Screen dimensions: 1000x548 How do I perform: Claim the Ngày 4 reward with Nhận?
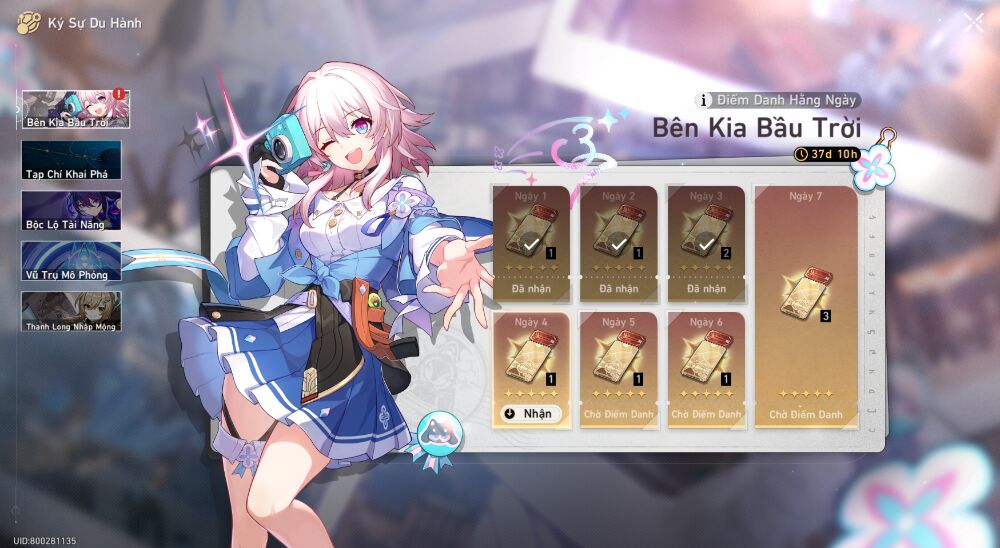[531, 414]
